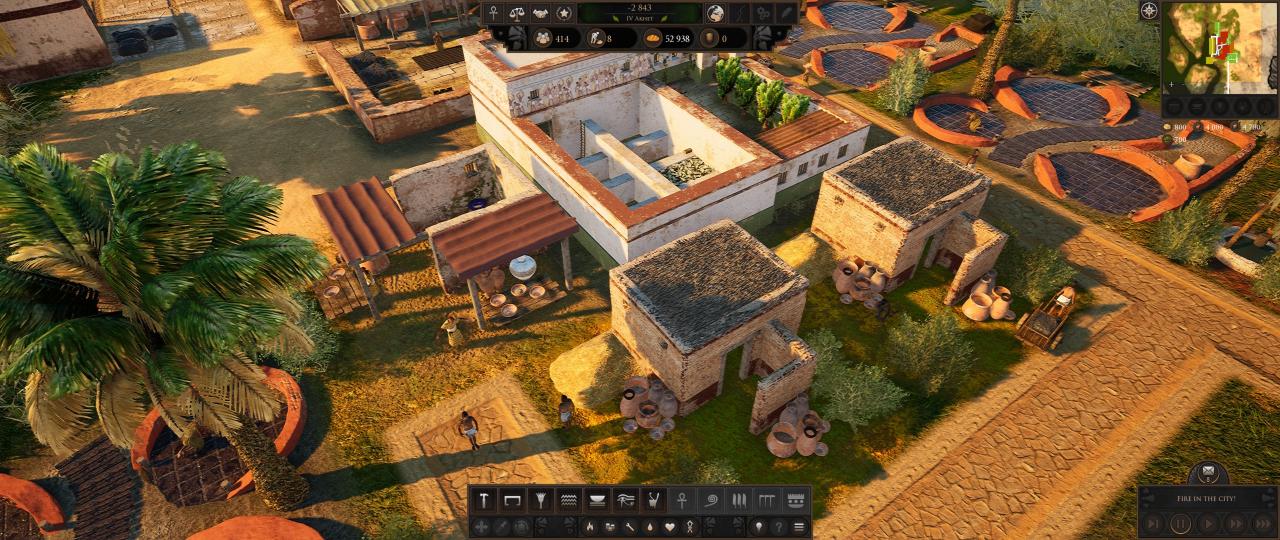Open the envelope messages button
The image size is (1280, 540).
coord(1208,472)
